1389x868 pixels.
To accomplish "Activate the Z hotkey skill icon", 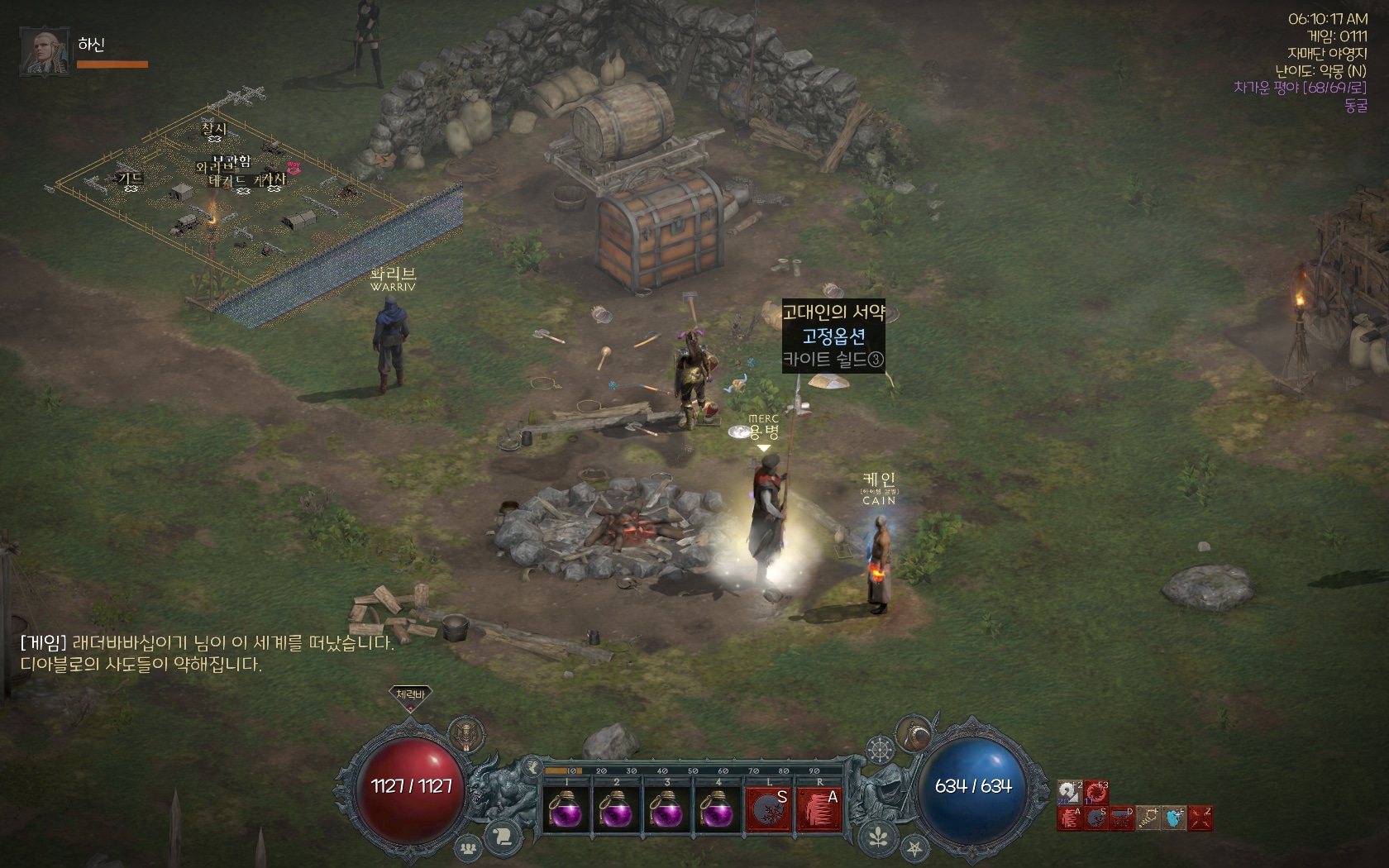I will click(x=1200, y=818).
